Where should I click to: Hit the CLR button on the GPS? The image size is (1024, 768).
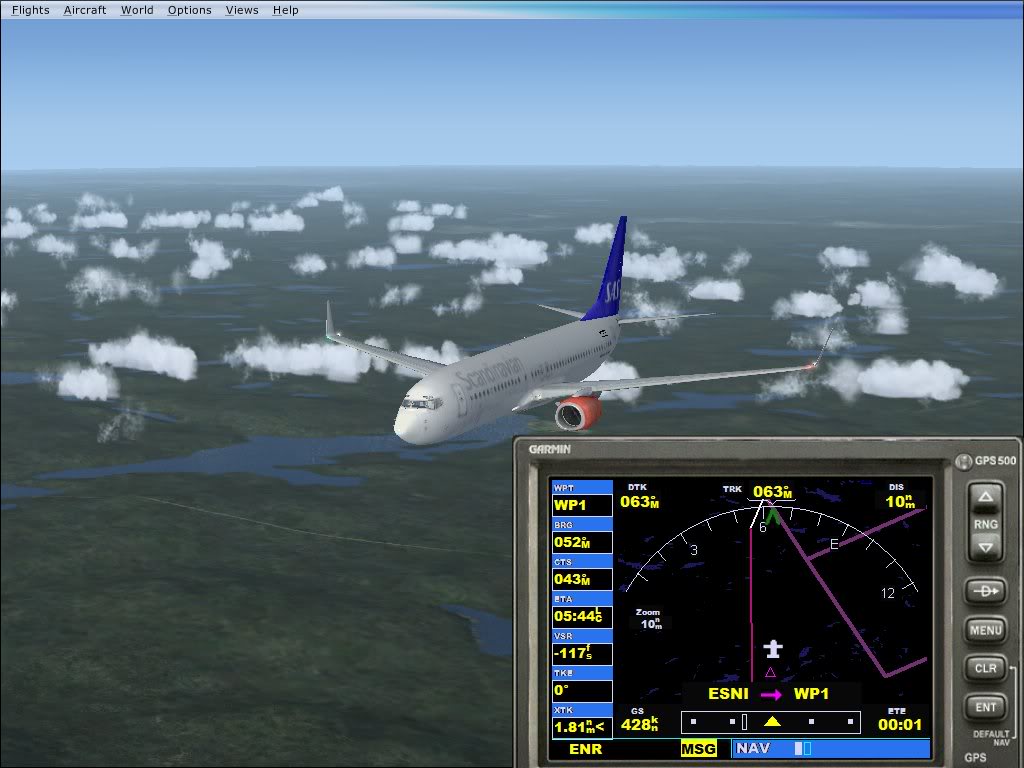pyautogui.click(x=986, y=668)
